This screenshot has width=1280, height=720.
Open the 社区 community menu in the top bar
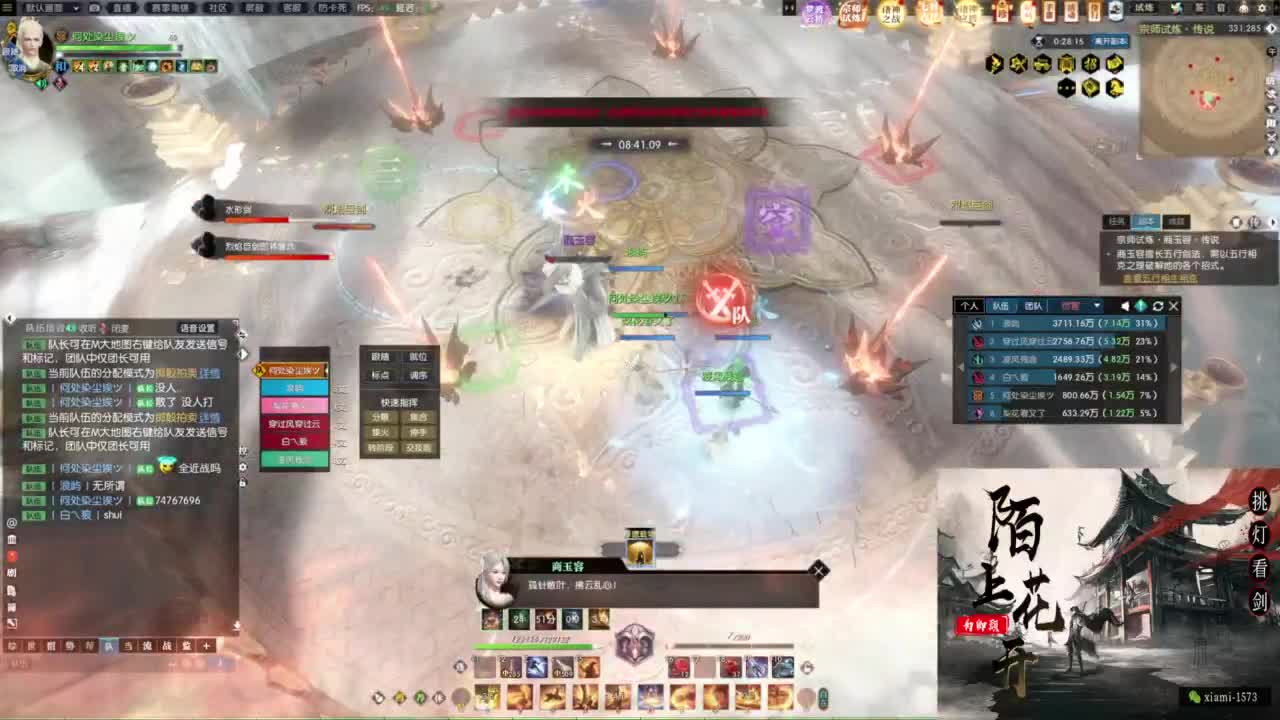220,8
